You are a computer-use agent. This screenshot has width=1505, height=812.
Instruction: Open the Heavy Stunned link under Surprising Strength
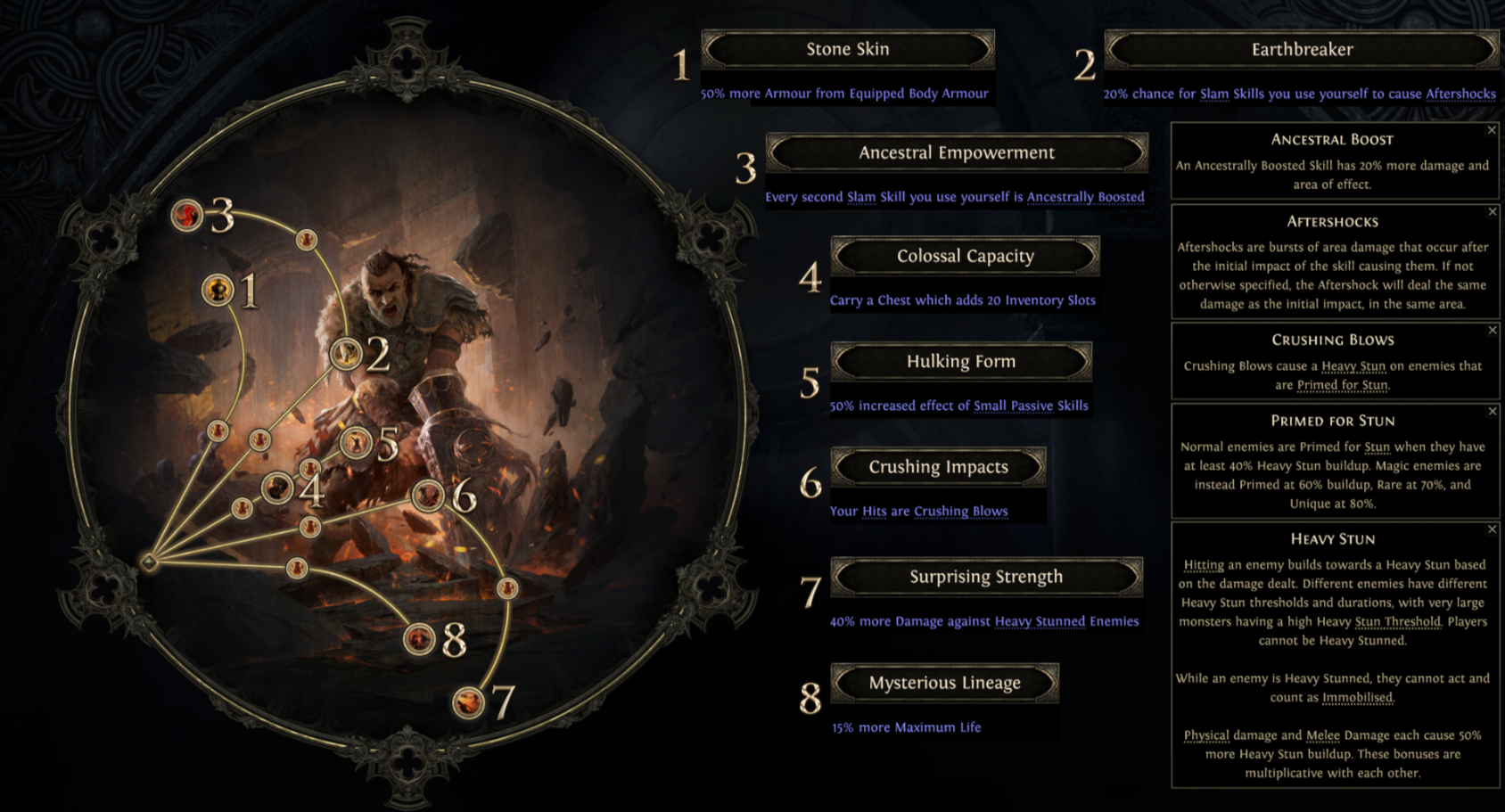click(1039, 621)
